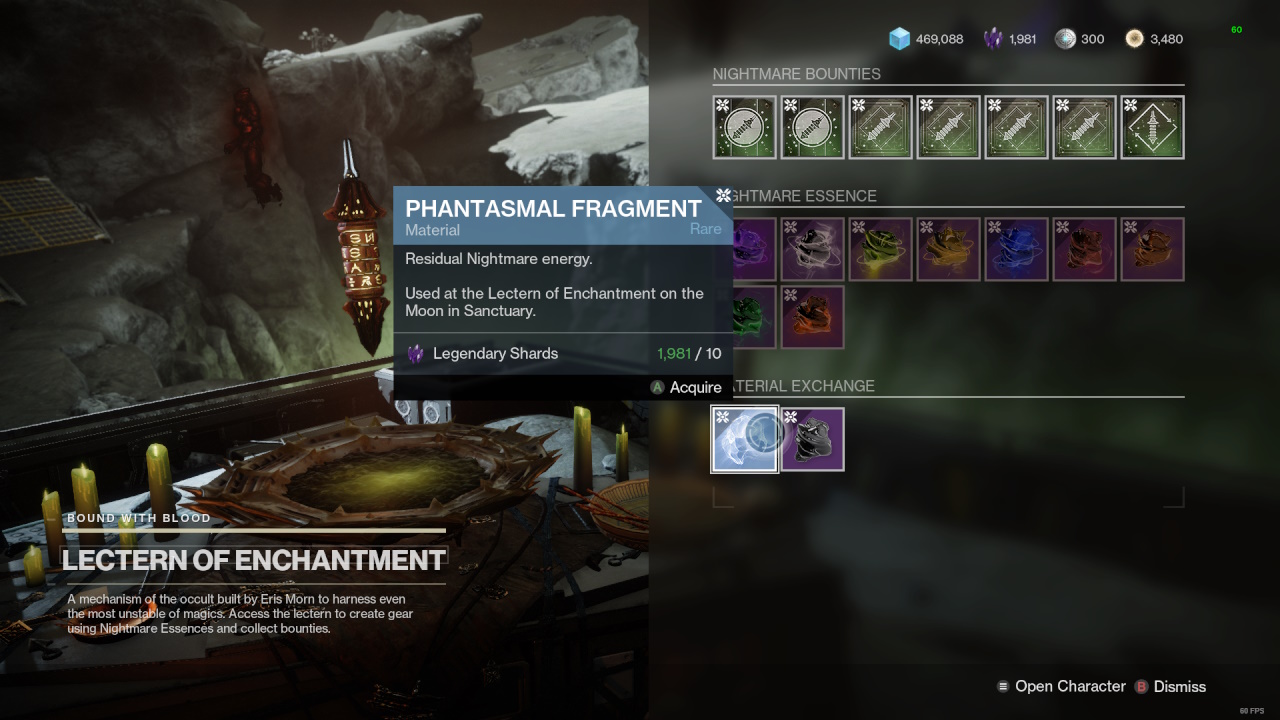Select the white smoky Nightmare Essence
Viewport: 1280px width, 720px height.
(x=813, y=249)
